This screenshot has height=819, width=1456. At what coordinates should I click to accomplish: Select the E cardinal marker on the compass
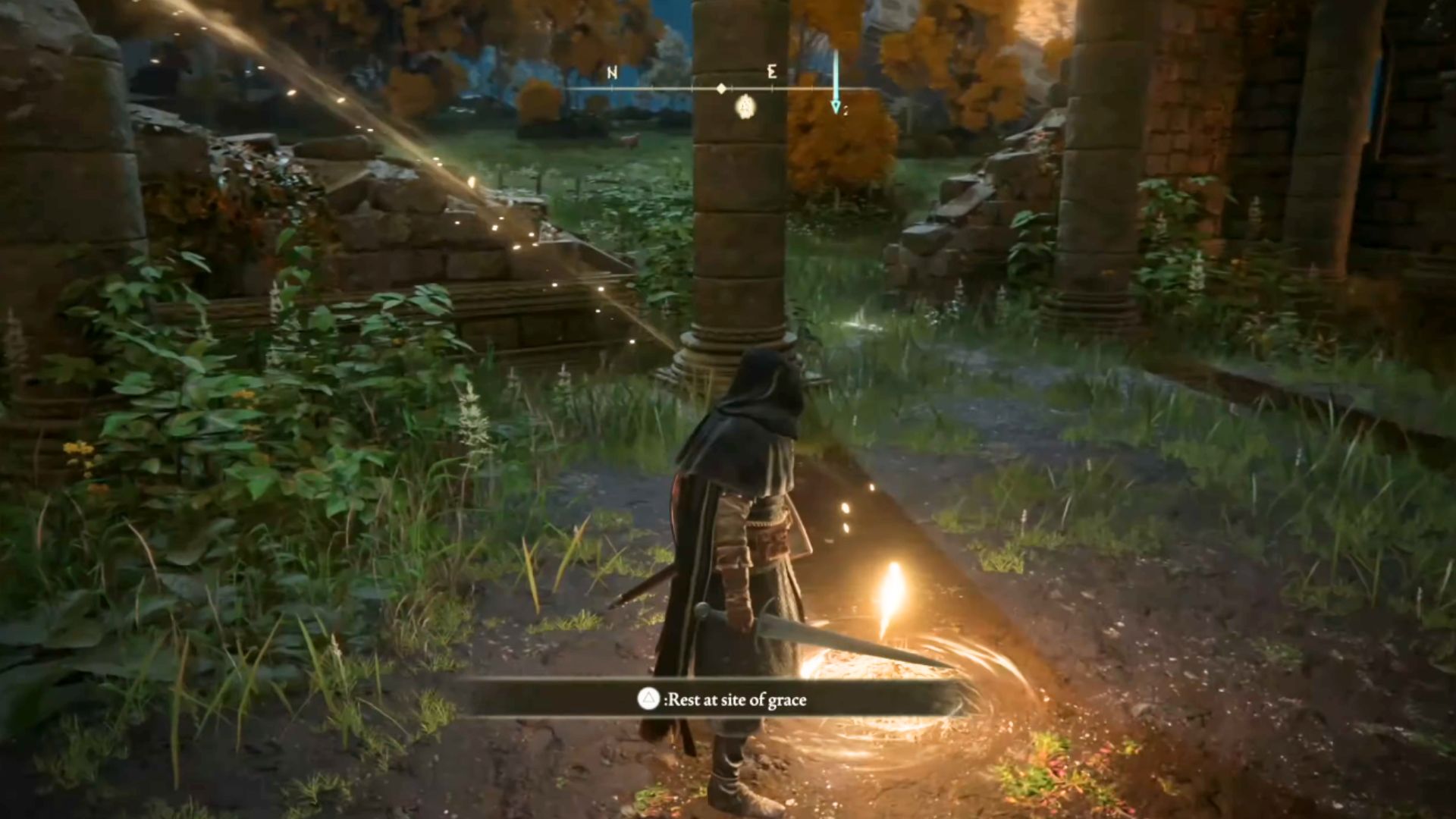[772, 72]
